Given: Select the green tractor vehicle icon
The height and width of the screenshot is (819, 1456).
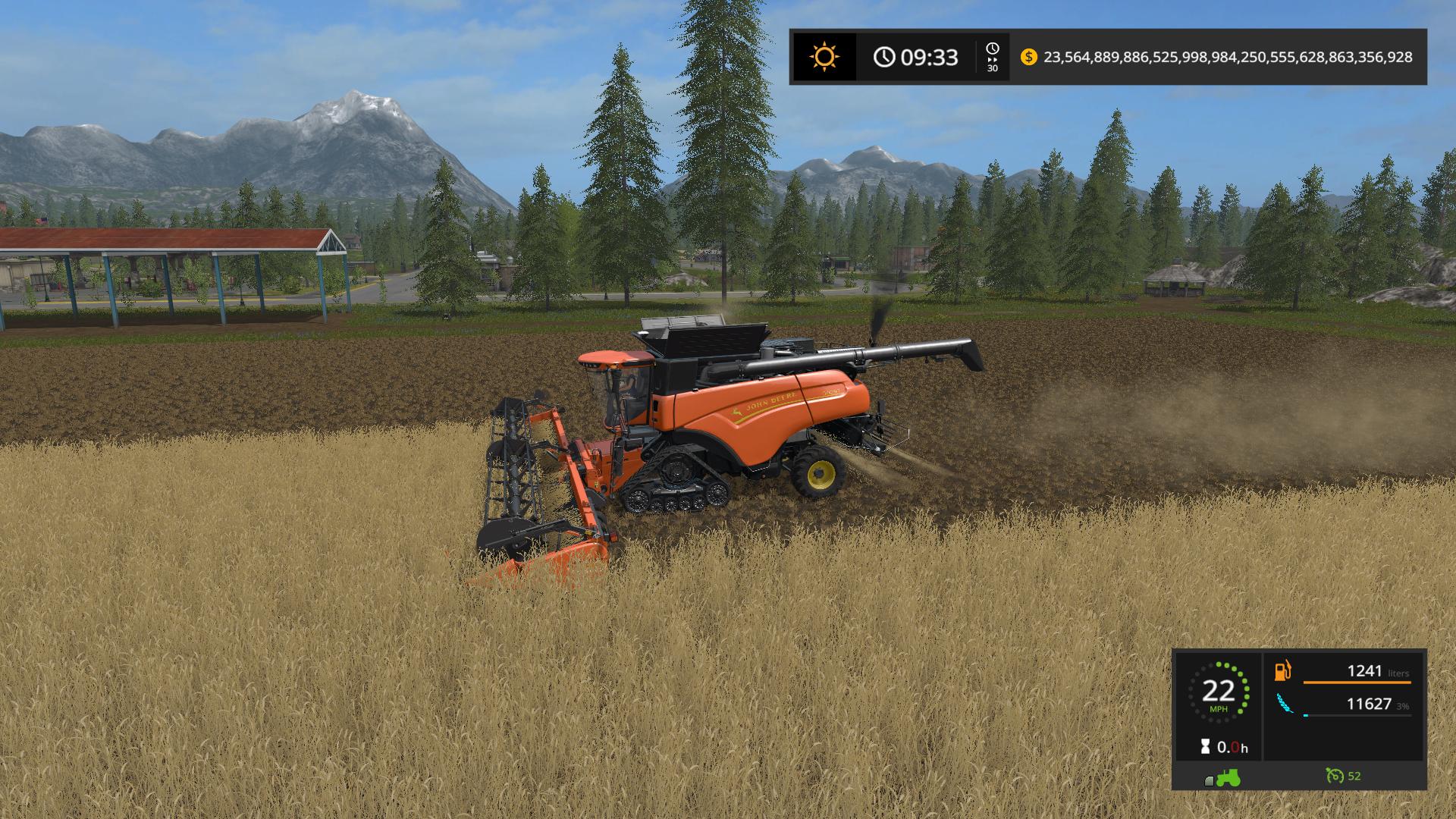Looking at the screenshot, I should tap(1228, 777).
